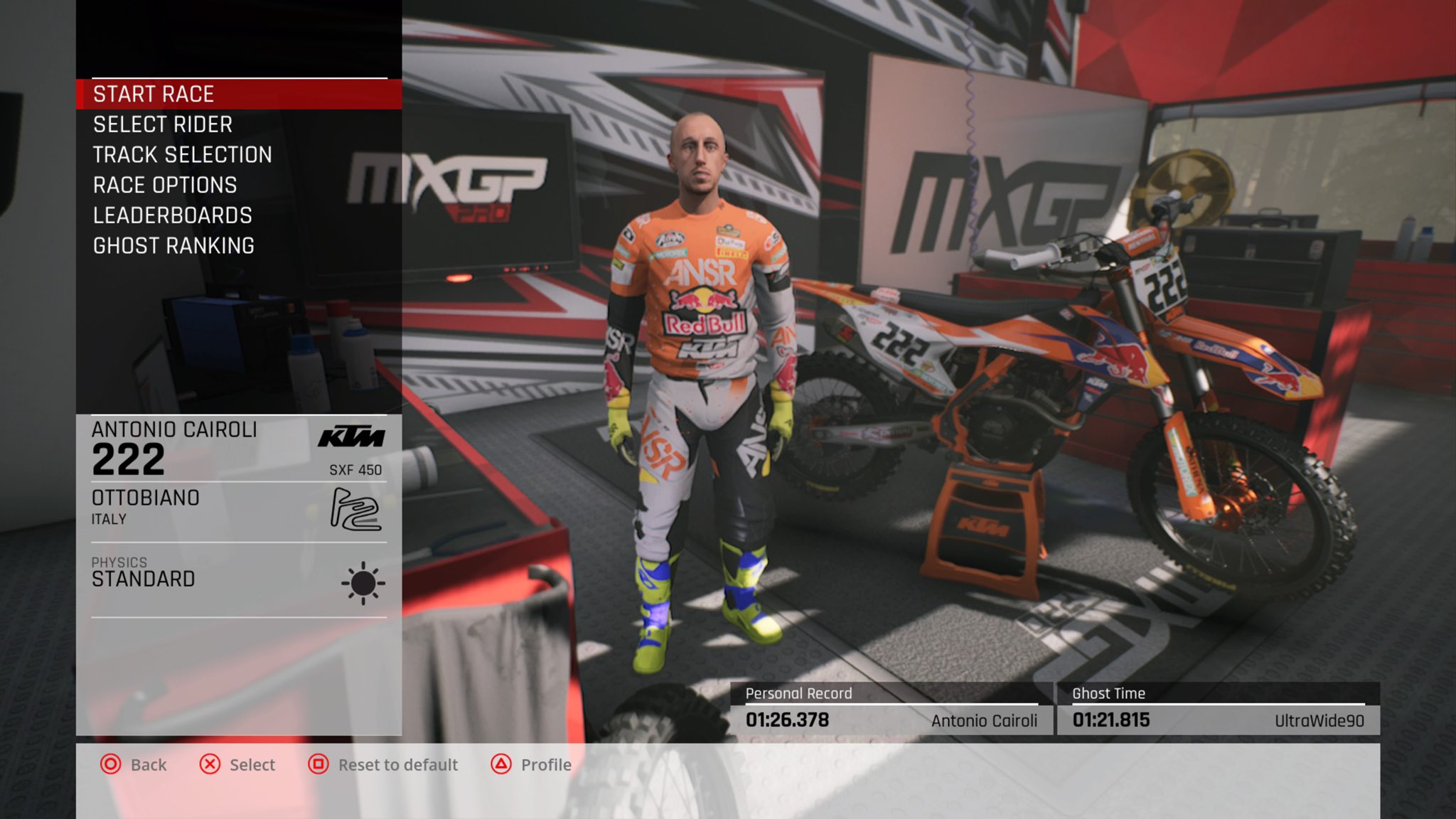This screenshot has width=1456, height=819.
Task: Select the Leaderboards menu entry
Action: pos(171,215)
